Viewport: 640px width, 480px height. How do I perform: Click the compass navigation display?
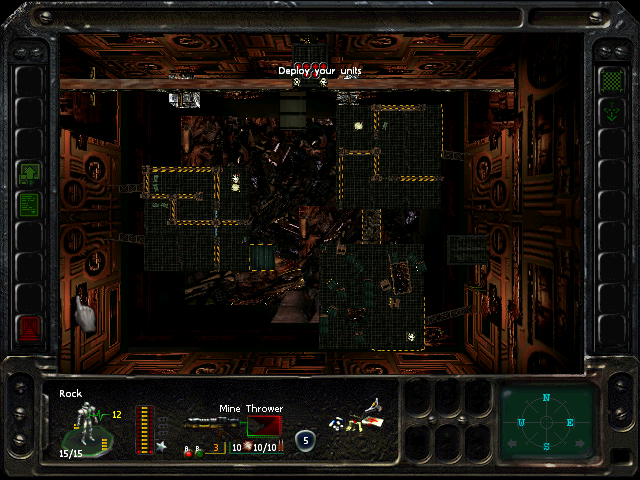coord(547,422)
